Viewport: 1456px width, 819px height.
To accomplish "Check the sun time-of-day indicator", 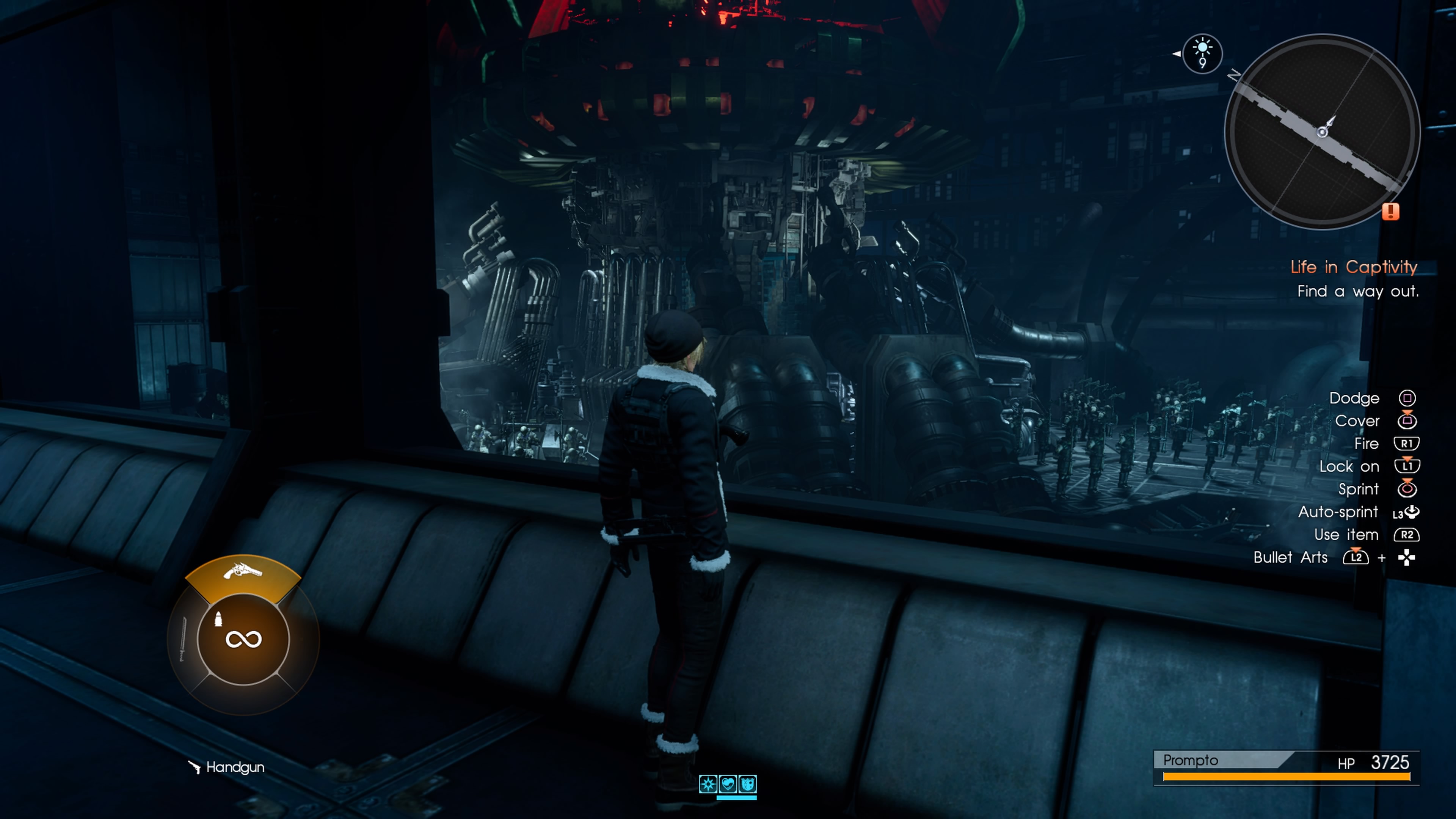I will pos(1202,53).
